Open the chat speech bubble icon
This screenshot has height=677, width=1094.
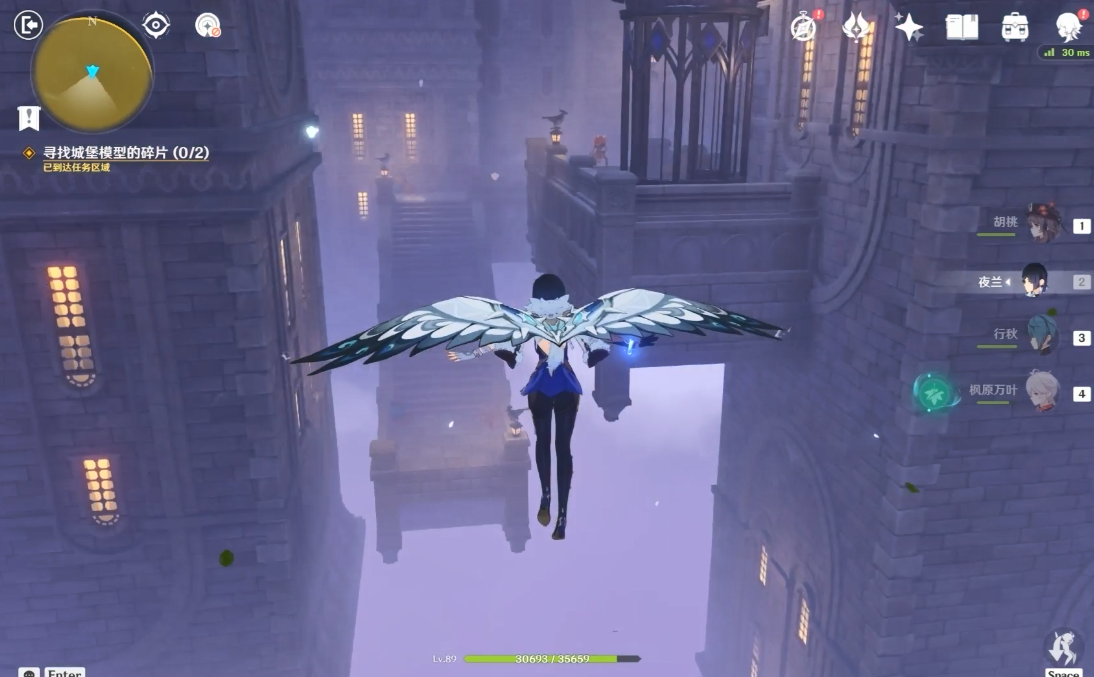[x=29, y=673]
